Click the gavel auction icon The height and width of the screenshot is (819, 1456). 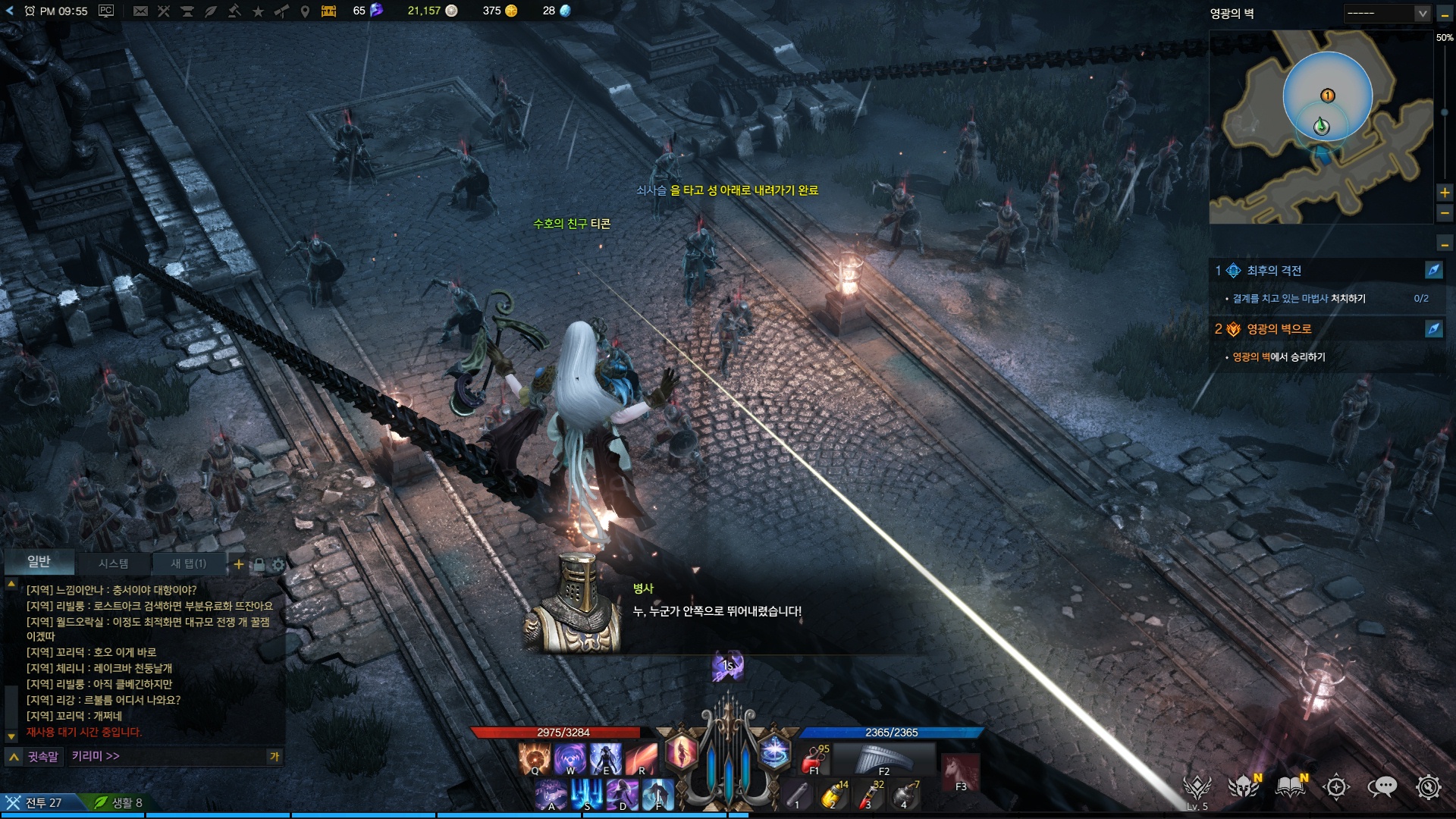[x=234, y=11]
